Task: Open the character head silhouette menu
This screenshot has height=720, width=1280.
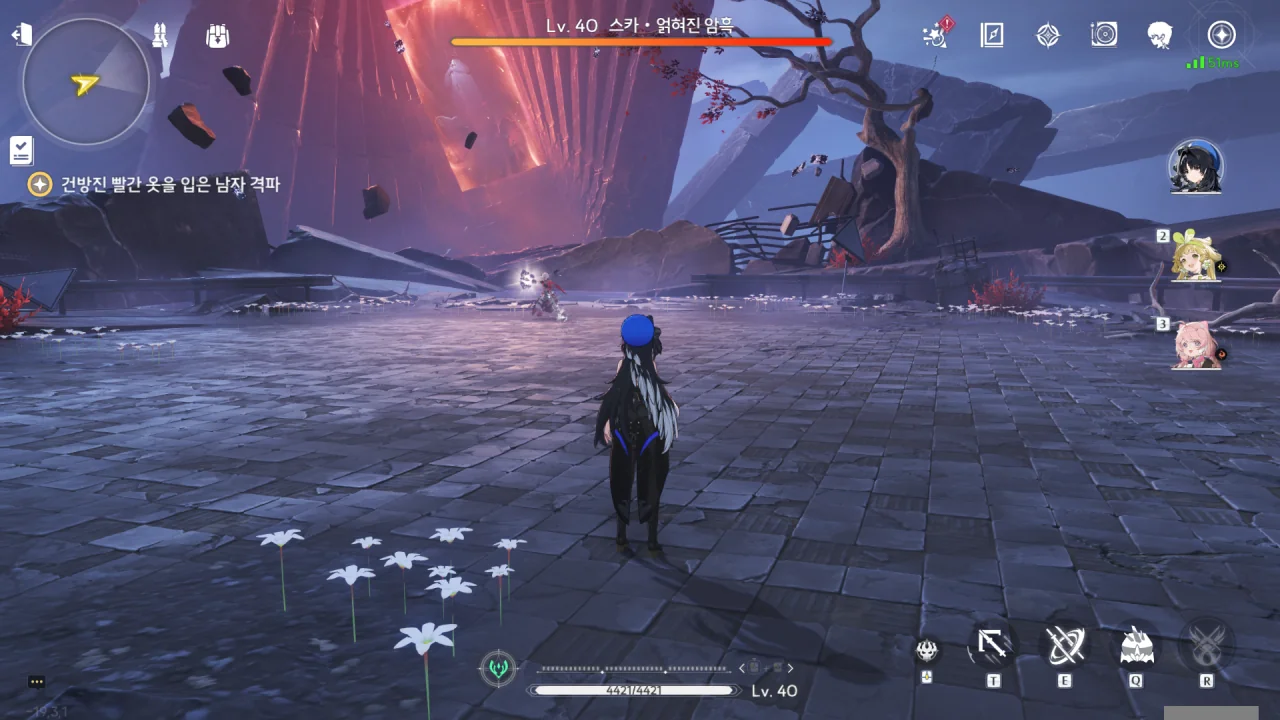Action: (1160, 36)
